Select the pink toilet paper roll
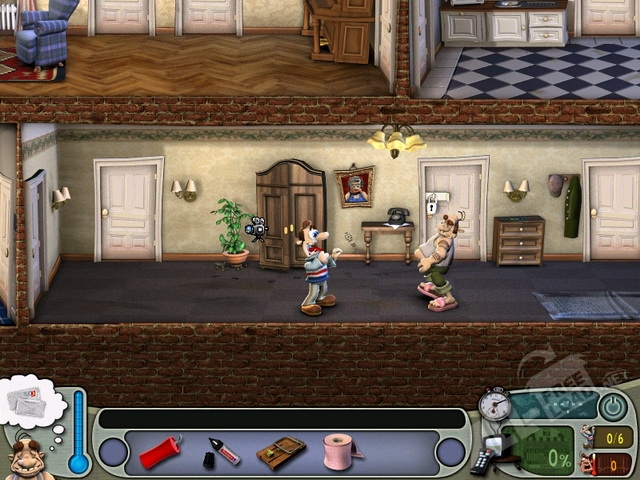The width and height of the screenshot is (640, 480). [x=339, y=450]
